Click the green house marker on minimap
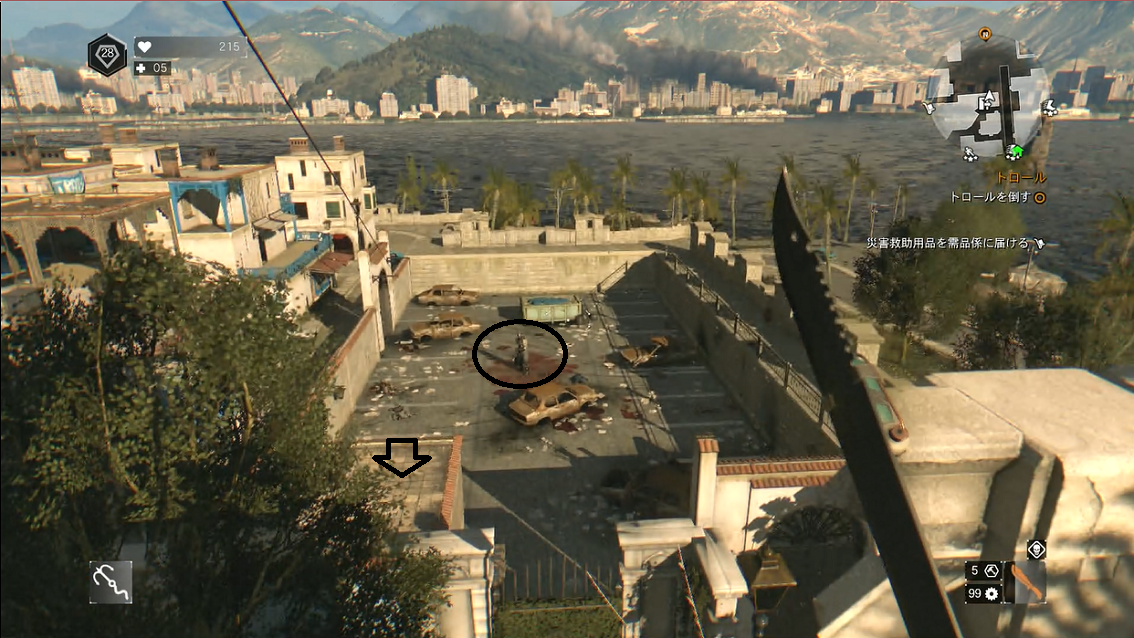 tap(1017, 152)
